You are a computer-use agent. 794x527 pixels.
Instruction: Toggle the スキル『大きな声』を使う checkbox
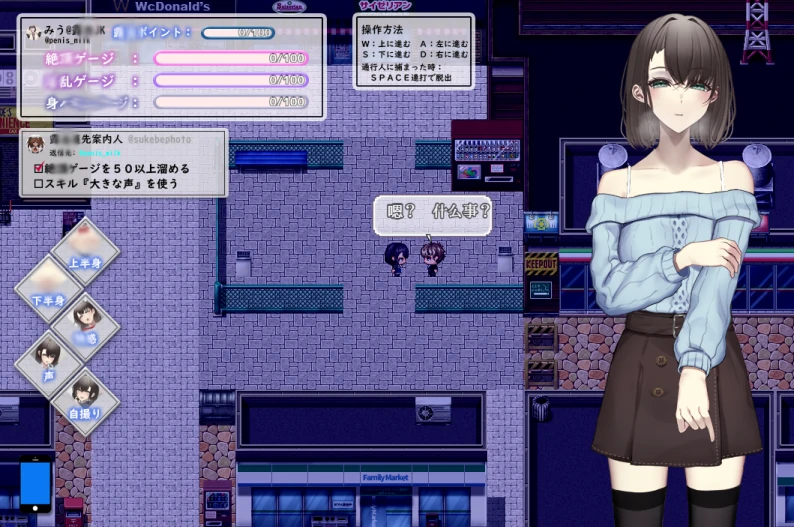point(40,183)
